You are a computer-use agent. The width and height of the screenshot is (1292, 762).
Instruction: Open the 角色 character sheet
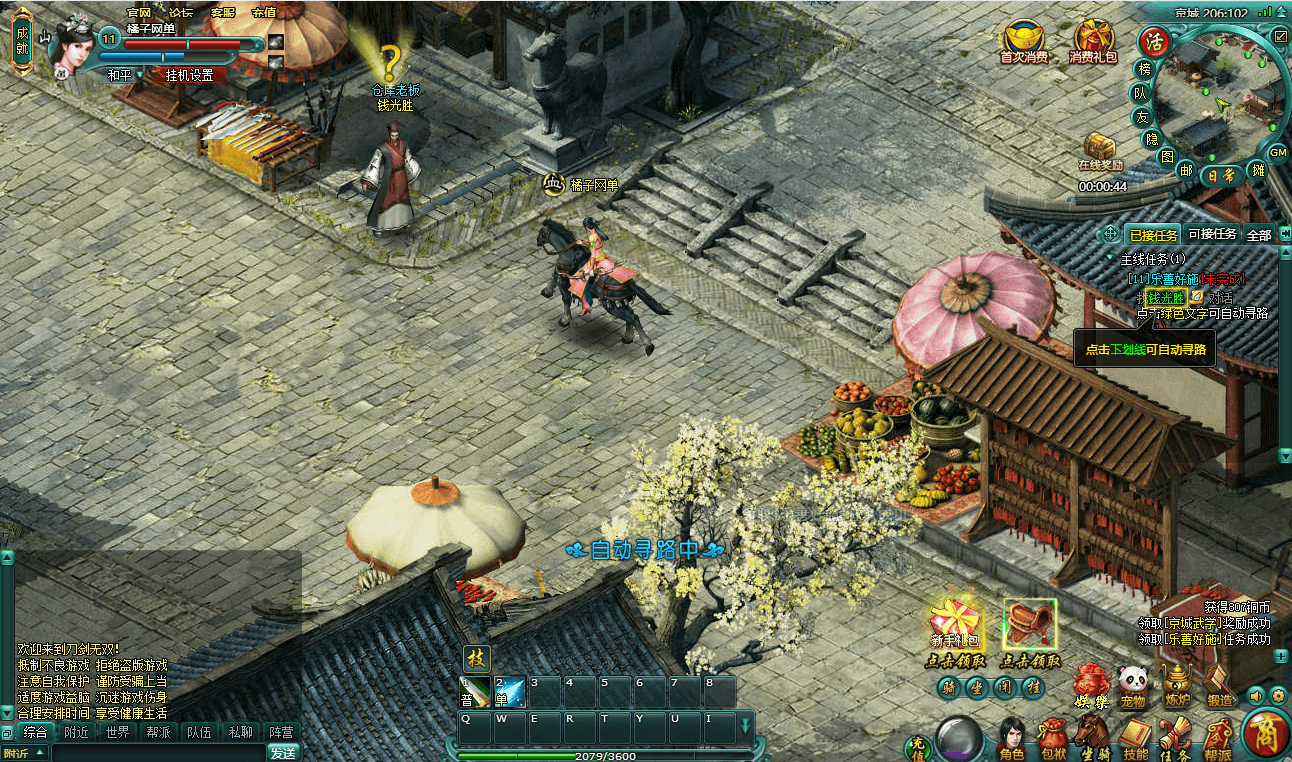[x=1012, y=738]
